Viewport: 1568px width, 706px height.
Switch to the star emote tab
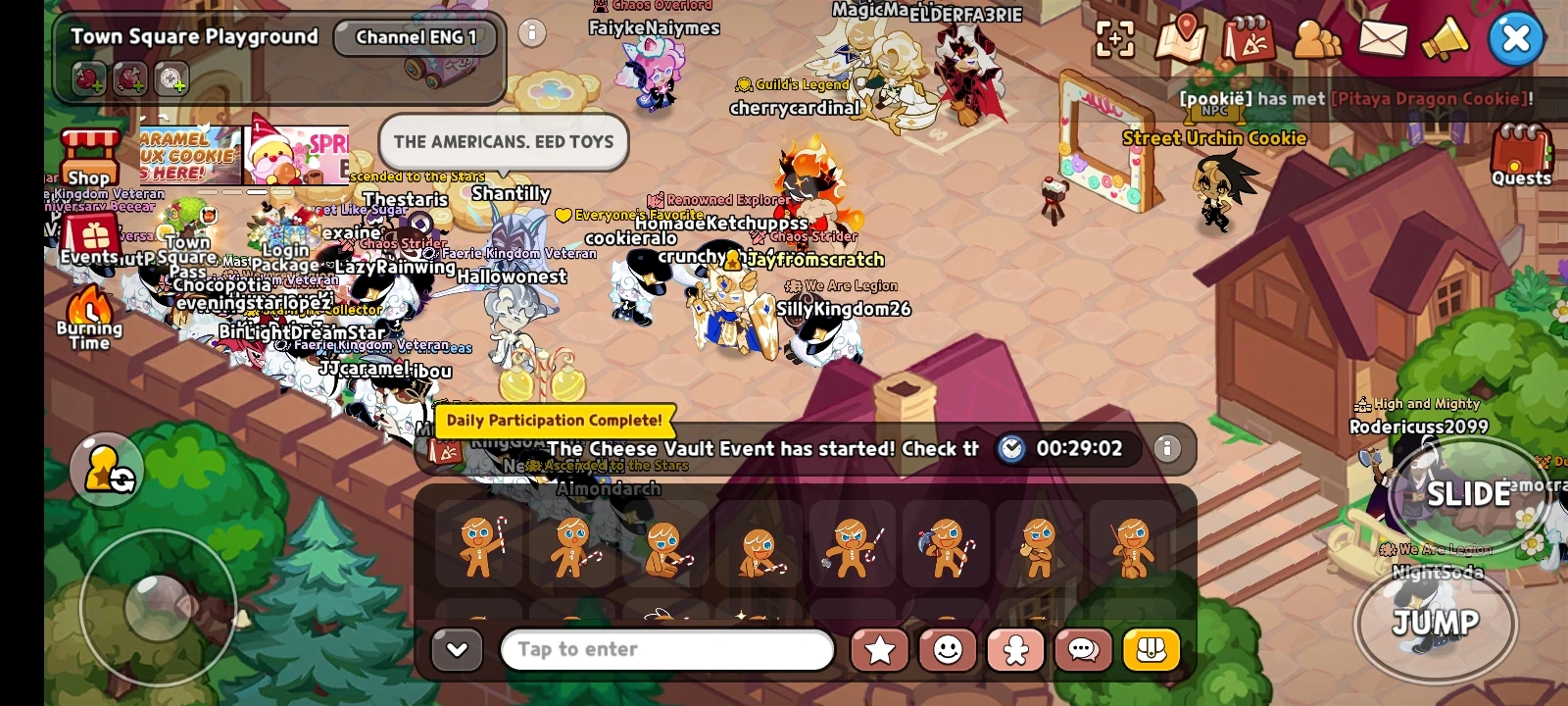pos(879,650)
